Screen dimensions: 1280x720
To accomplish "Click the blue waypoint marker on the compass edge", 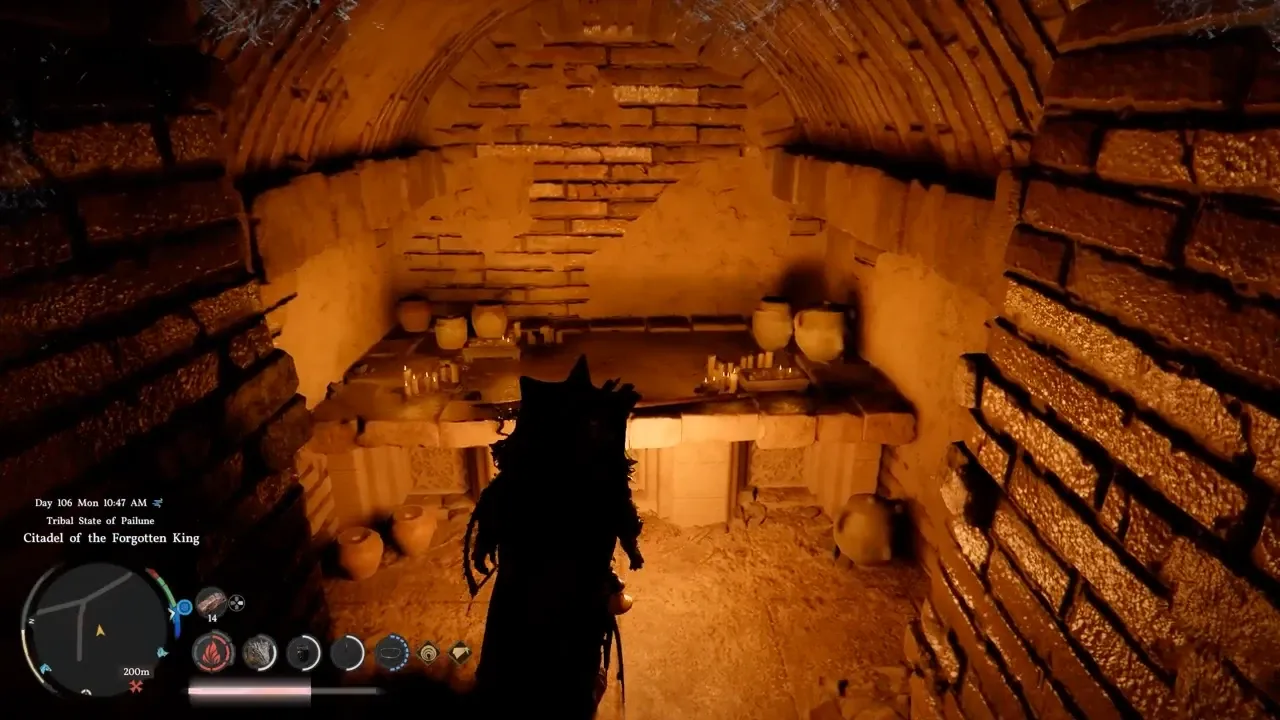I will click(x=184, y=606).
